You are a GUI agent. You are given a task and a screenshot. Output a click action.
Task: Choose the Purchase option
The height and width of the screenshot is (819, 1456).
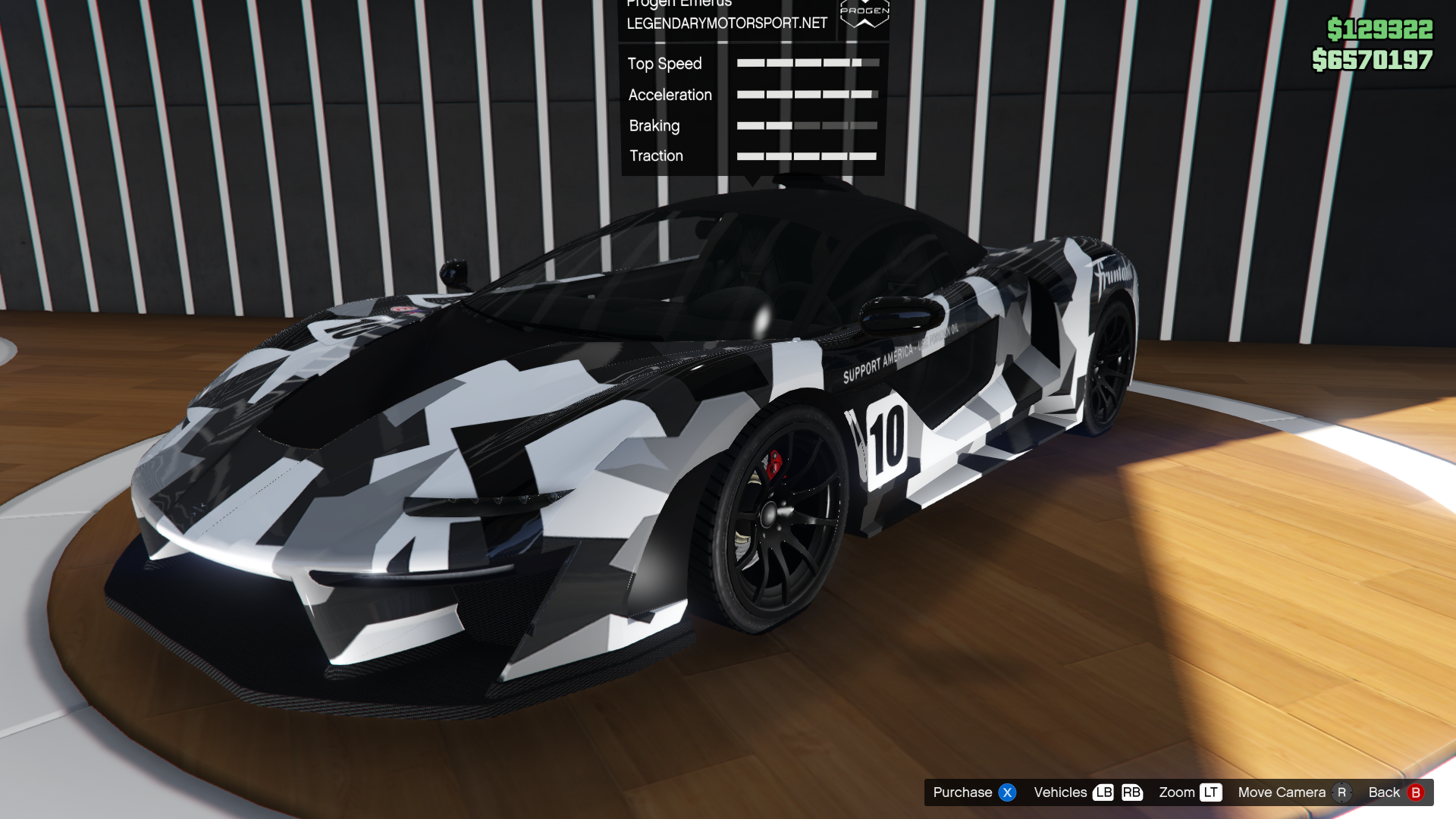point(974,792)
